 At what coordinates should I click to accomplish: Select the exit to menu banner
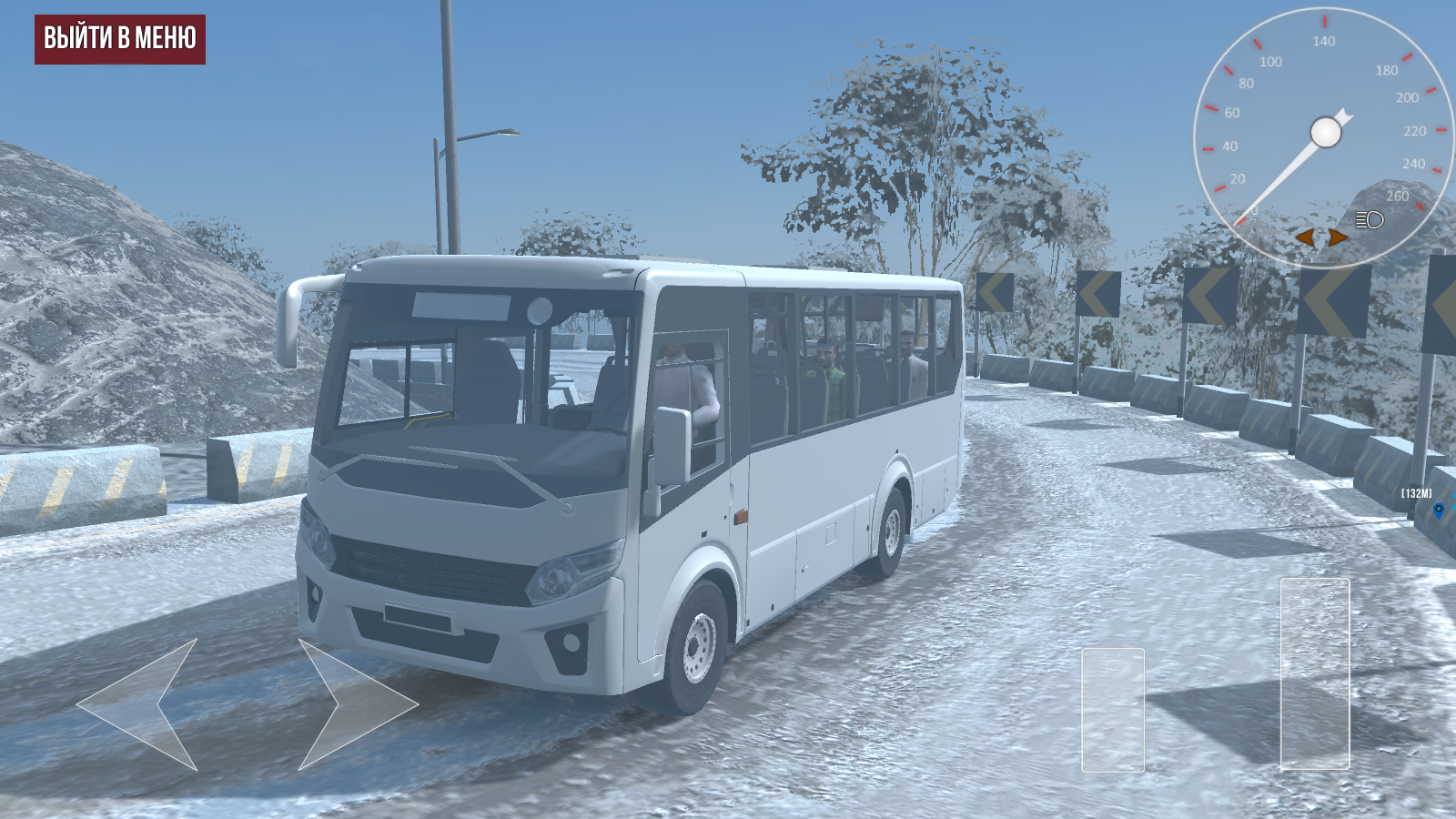tap(120, 40)
